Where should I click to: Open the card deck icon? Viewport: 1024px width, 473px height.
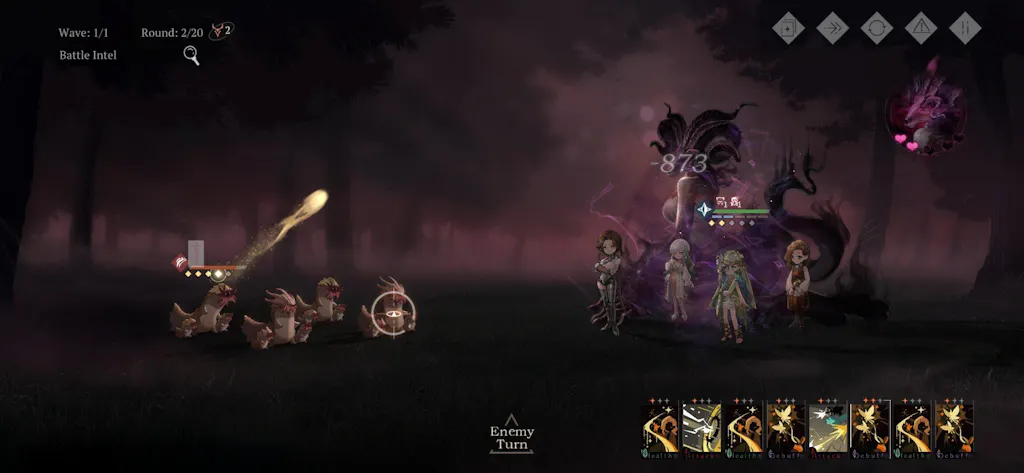[x=789, y=27]
